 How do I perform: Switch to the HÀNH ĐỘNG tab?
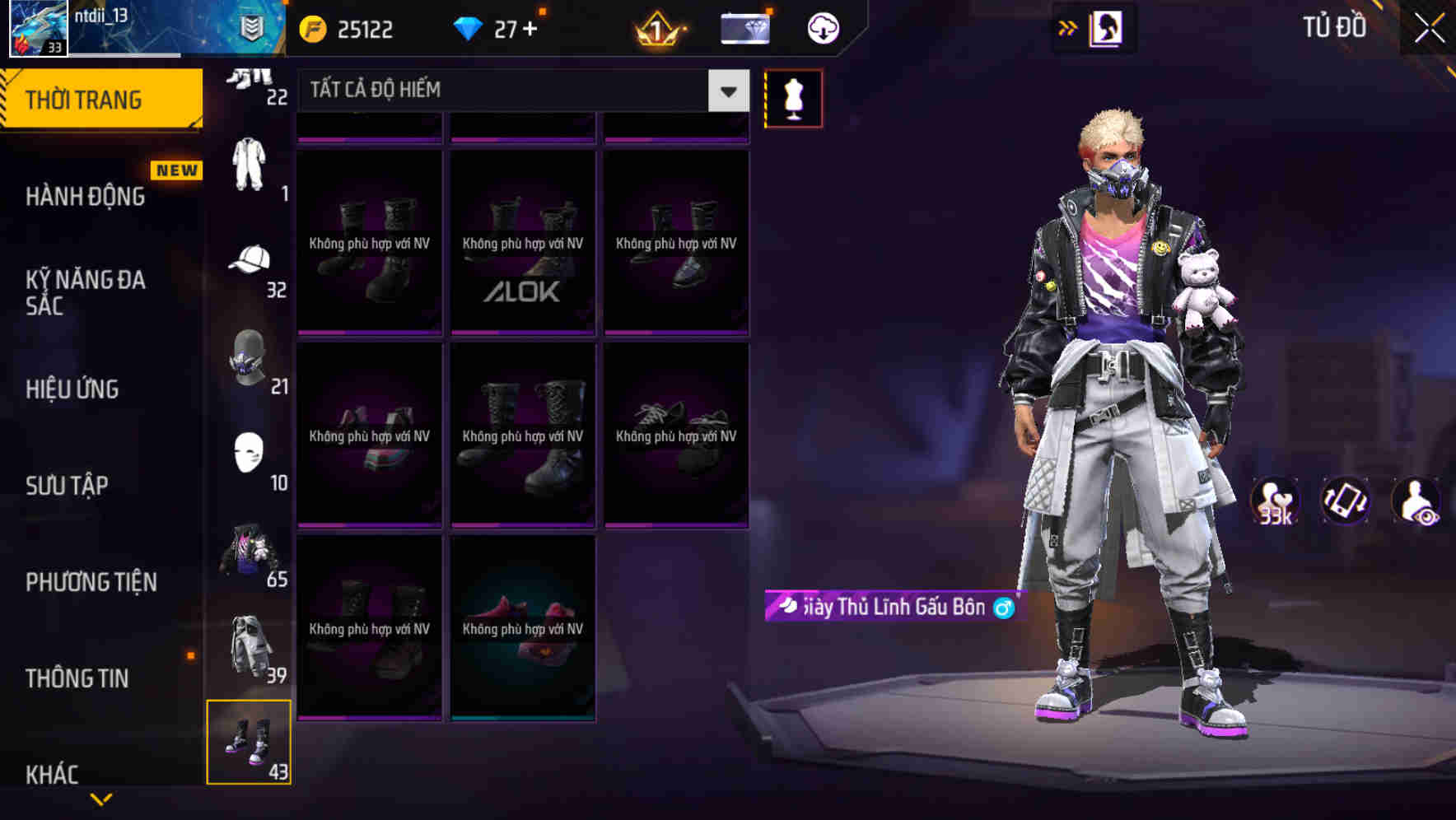[88, 196]
